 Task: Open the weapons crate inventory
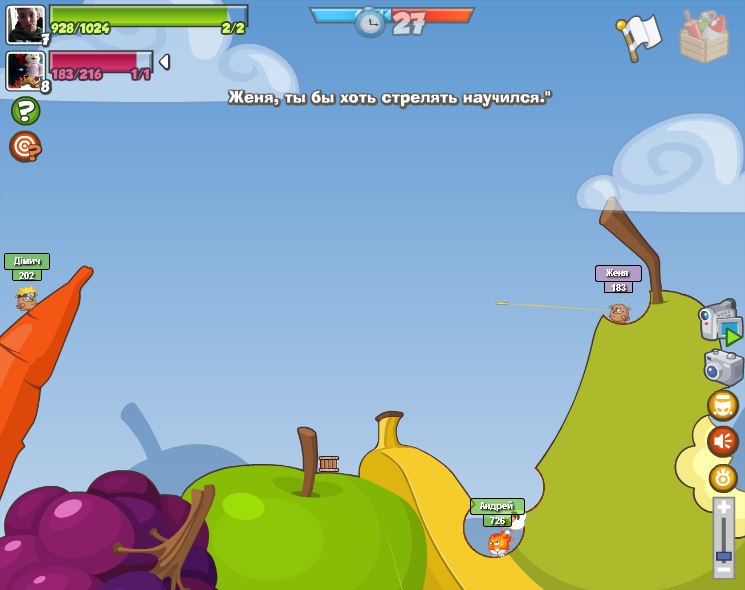704,37
